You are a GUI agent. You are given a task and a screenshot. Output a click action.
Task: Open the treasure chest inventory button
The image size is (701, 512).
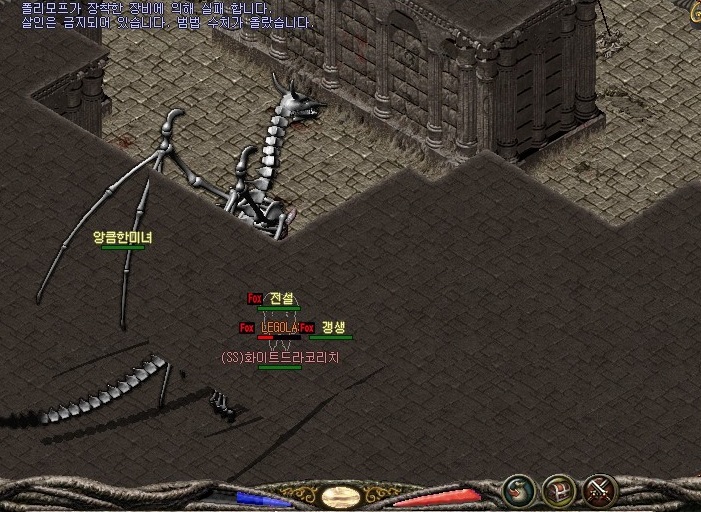coord(559,490)
